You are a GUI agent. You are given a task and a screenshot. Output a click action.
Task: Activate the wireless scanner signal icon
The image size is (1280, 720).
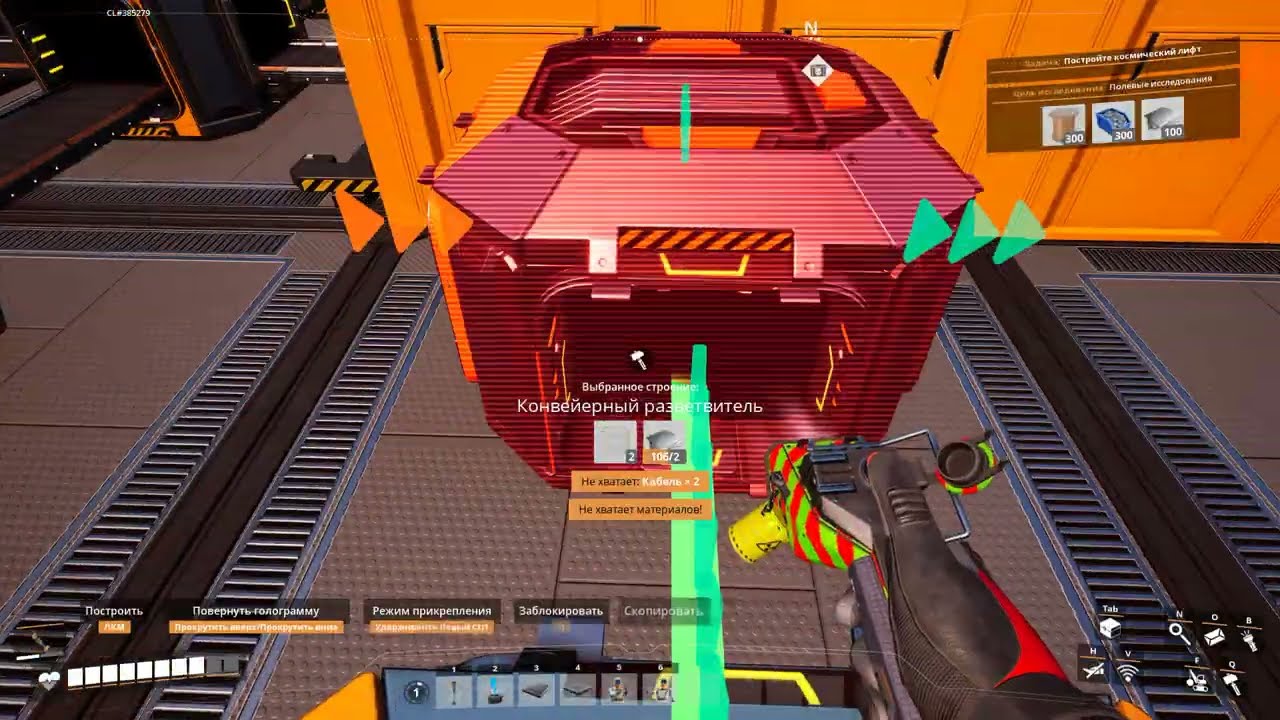(x=1129, y=673)
